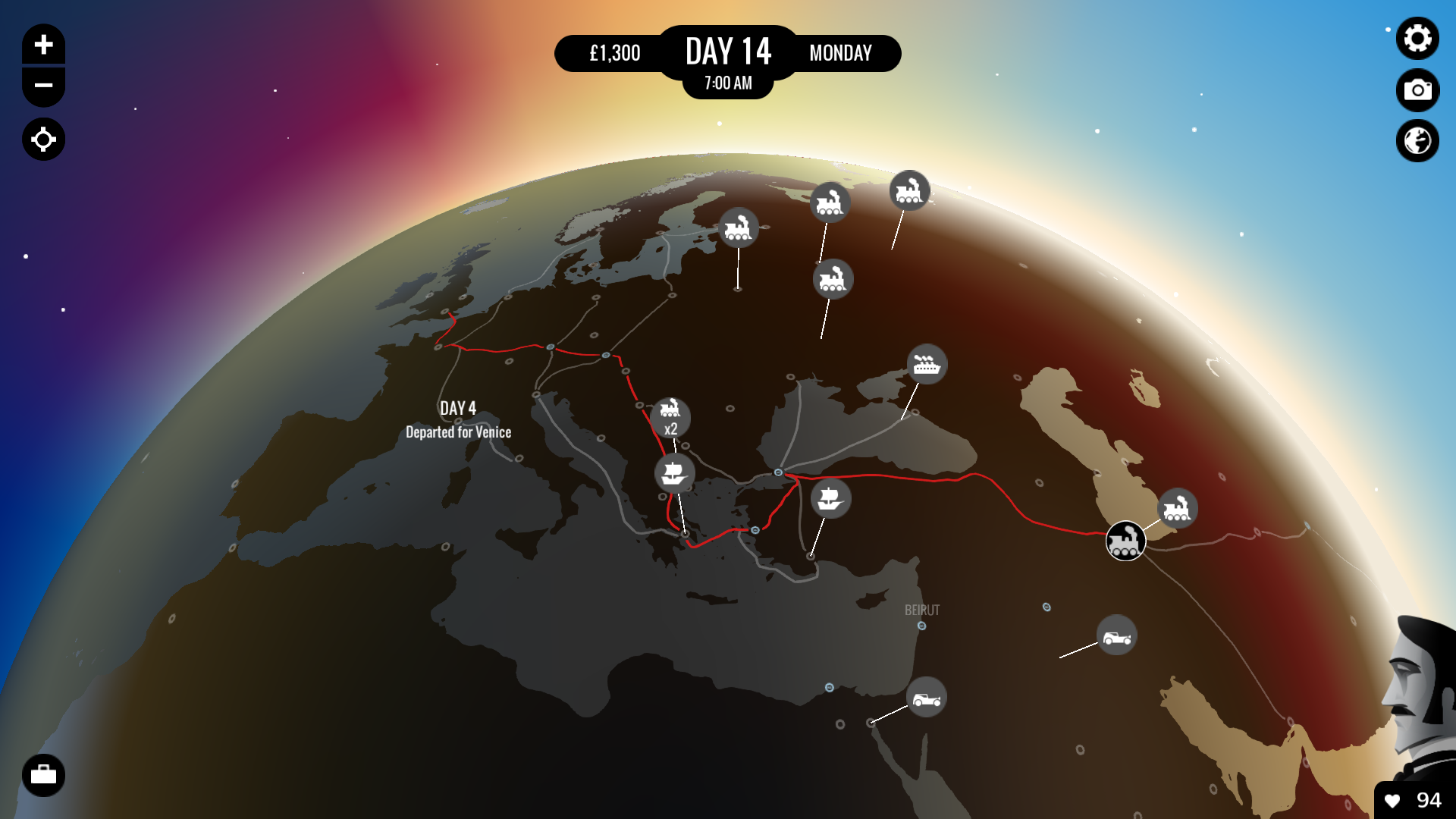Select the x2 train route marker over Europe
The width and height of the screenshot is (1456, 819).
(x=670, y=418)
